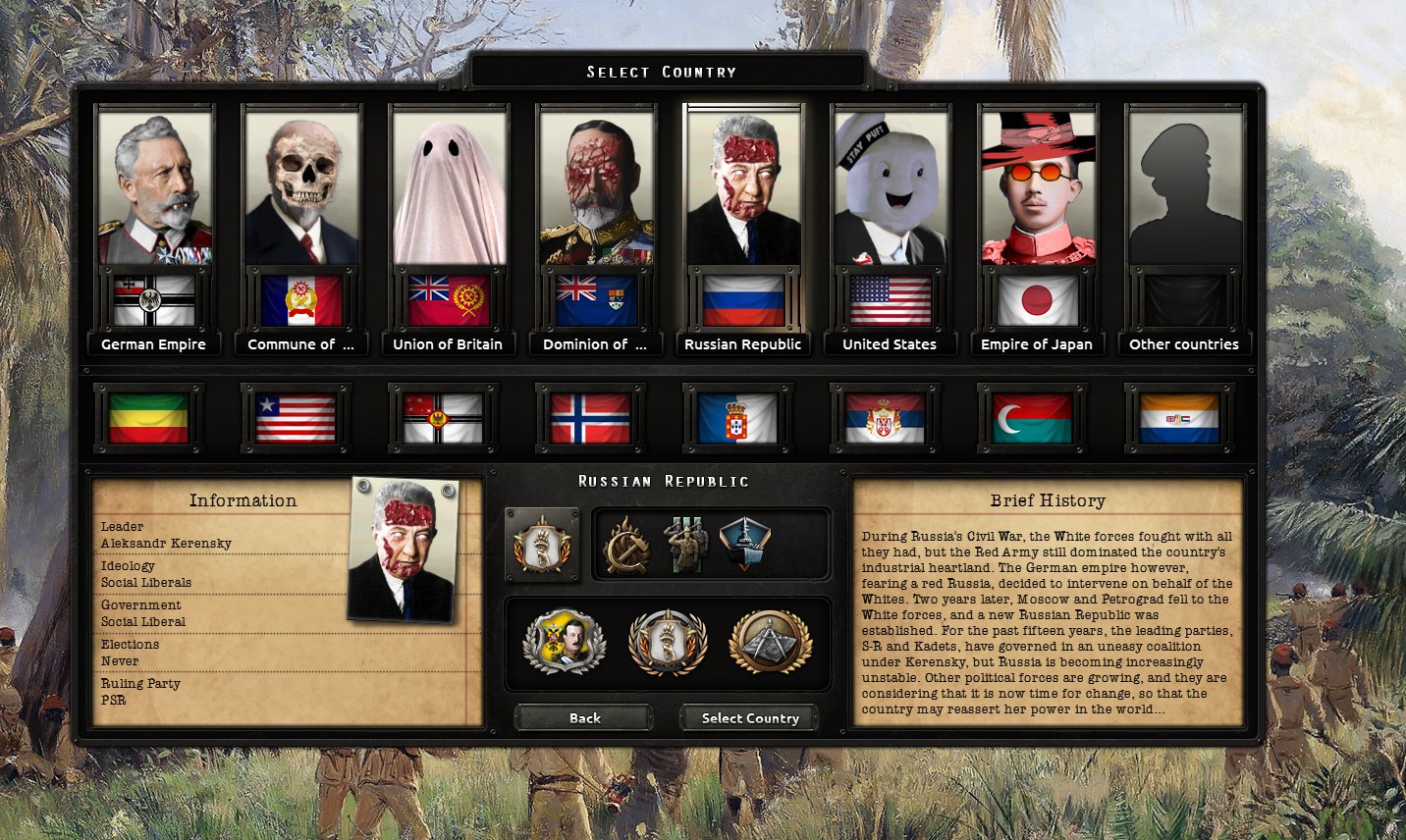Choose the Serbia tricolor flag
This screenshot has width=1406, height=840.
885,419
